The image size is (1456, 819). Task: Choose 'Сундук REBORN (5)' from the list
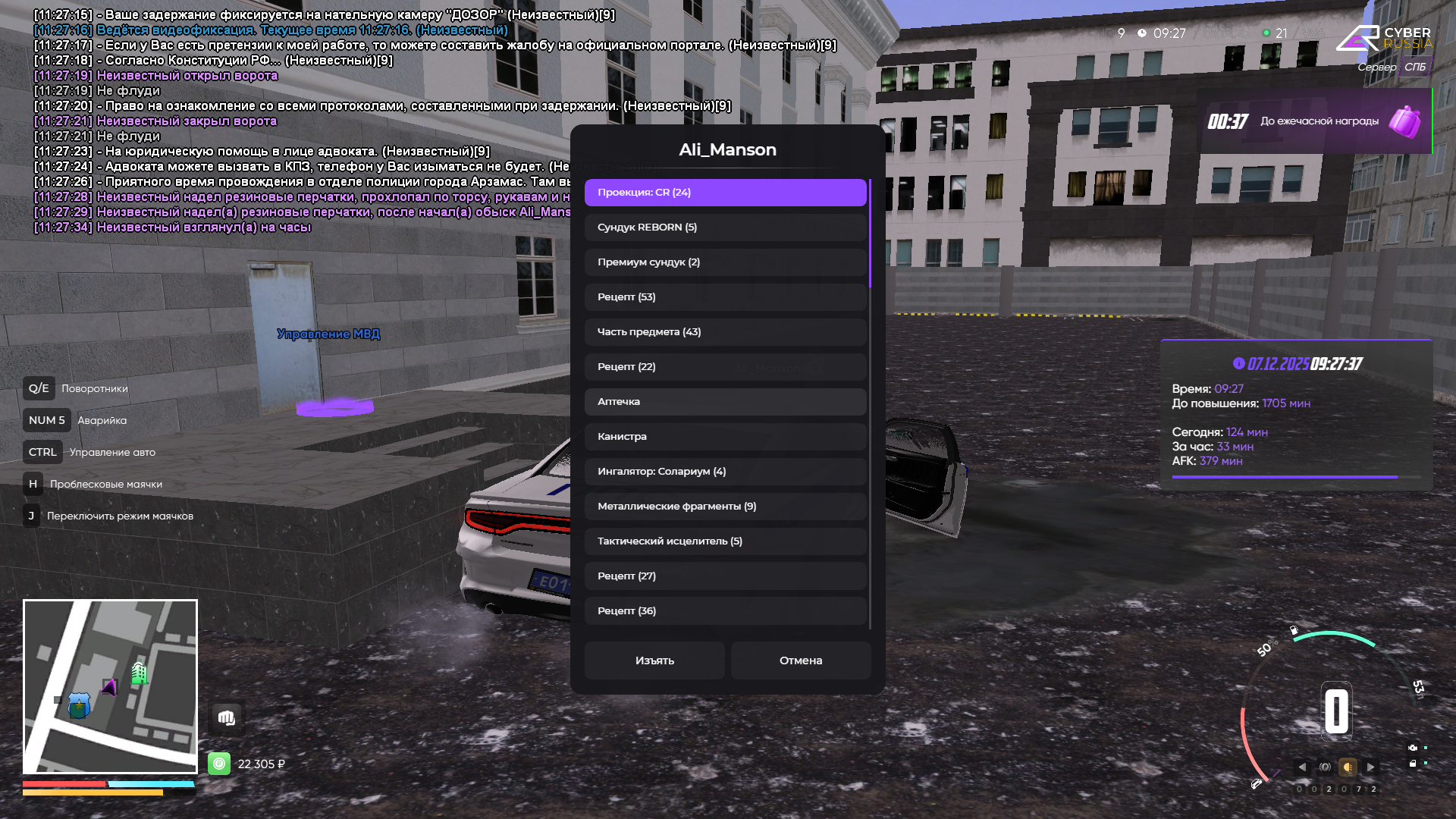(x=725, y=227)
